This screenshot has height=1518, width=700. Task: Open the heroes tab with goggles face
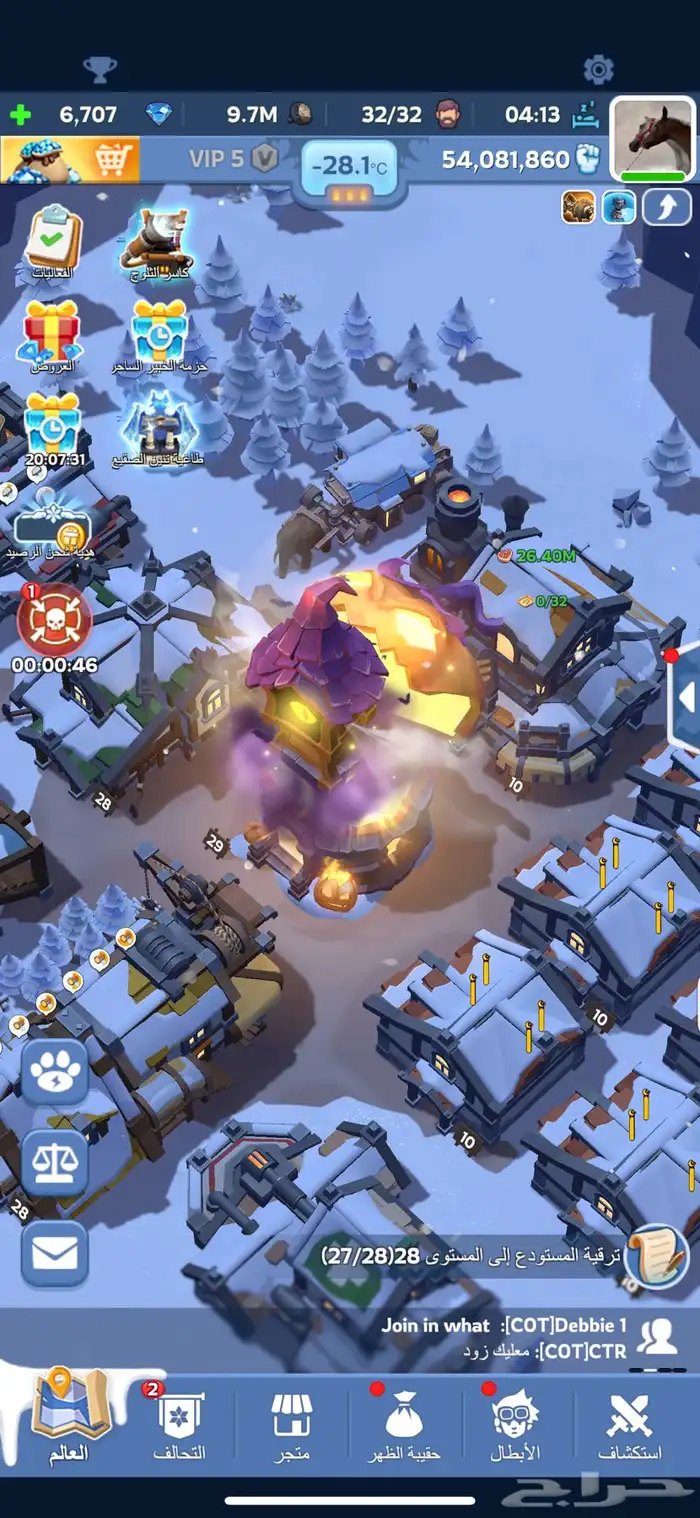tap(515, 1425)
